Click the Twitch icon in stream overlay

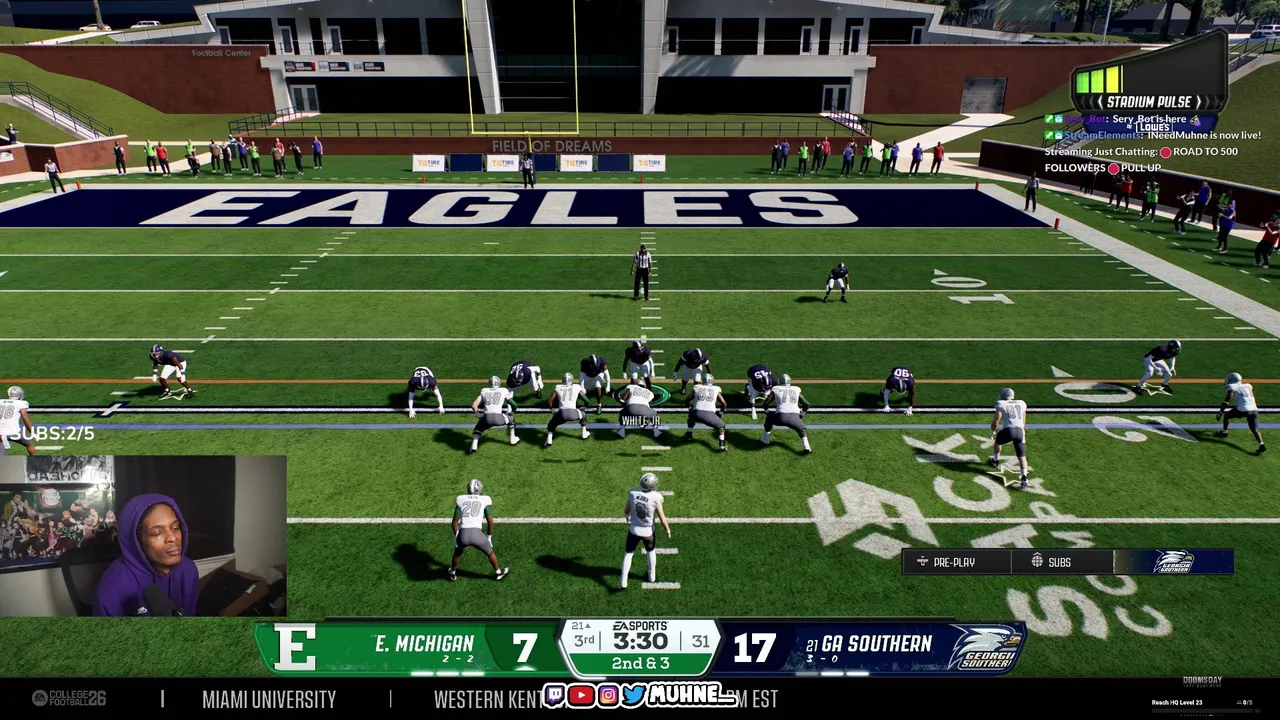555,695
